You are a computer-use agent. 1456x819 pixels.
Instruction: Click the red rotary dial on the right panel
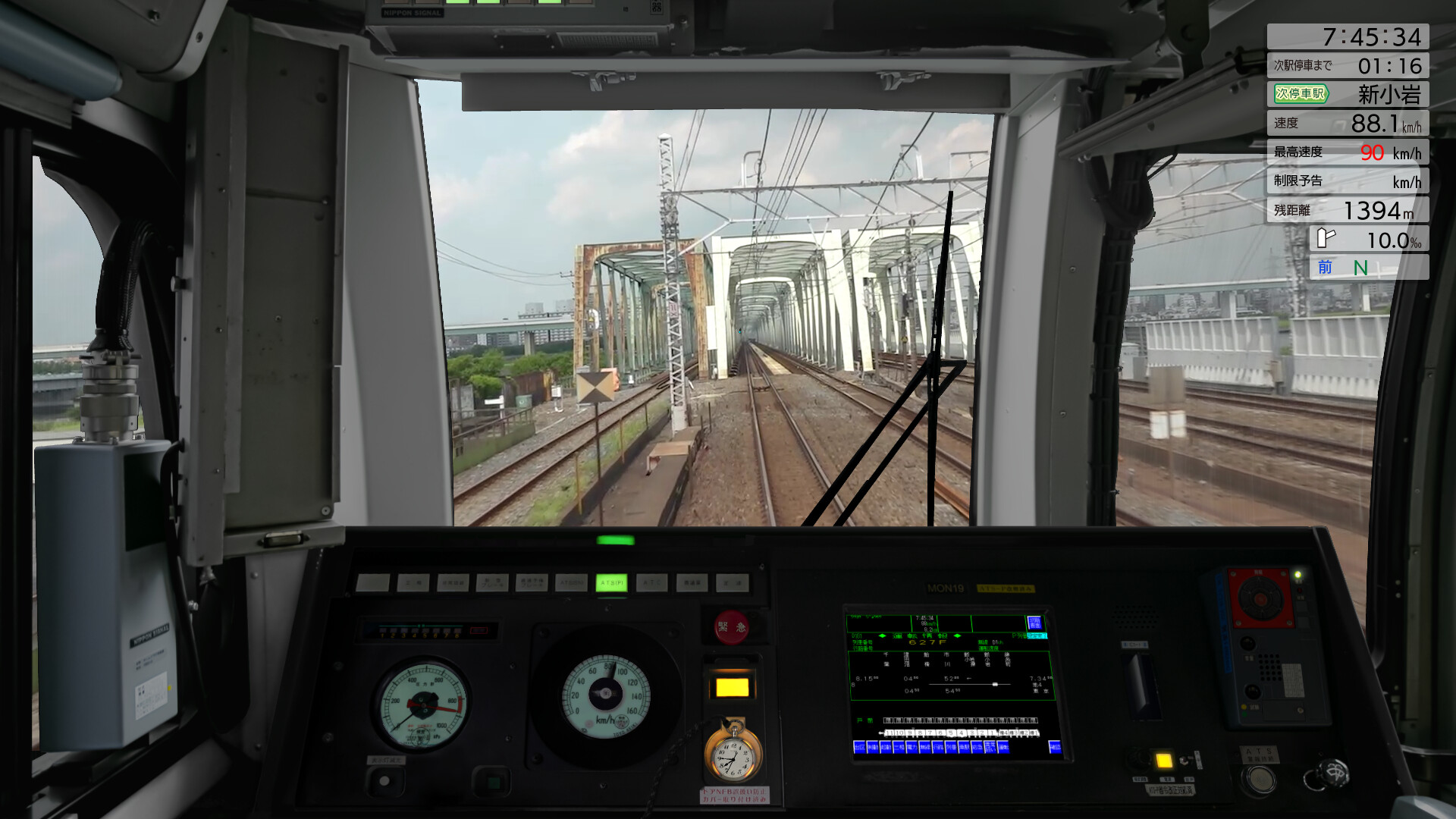(x=1260, y=599)
